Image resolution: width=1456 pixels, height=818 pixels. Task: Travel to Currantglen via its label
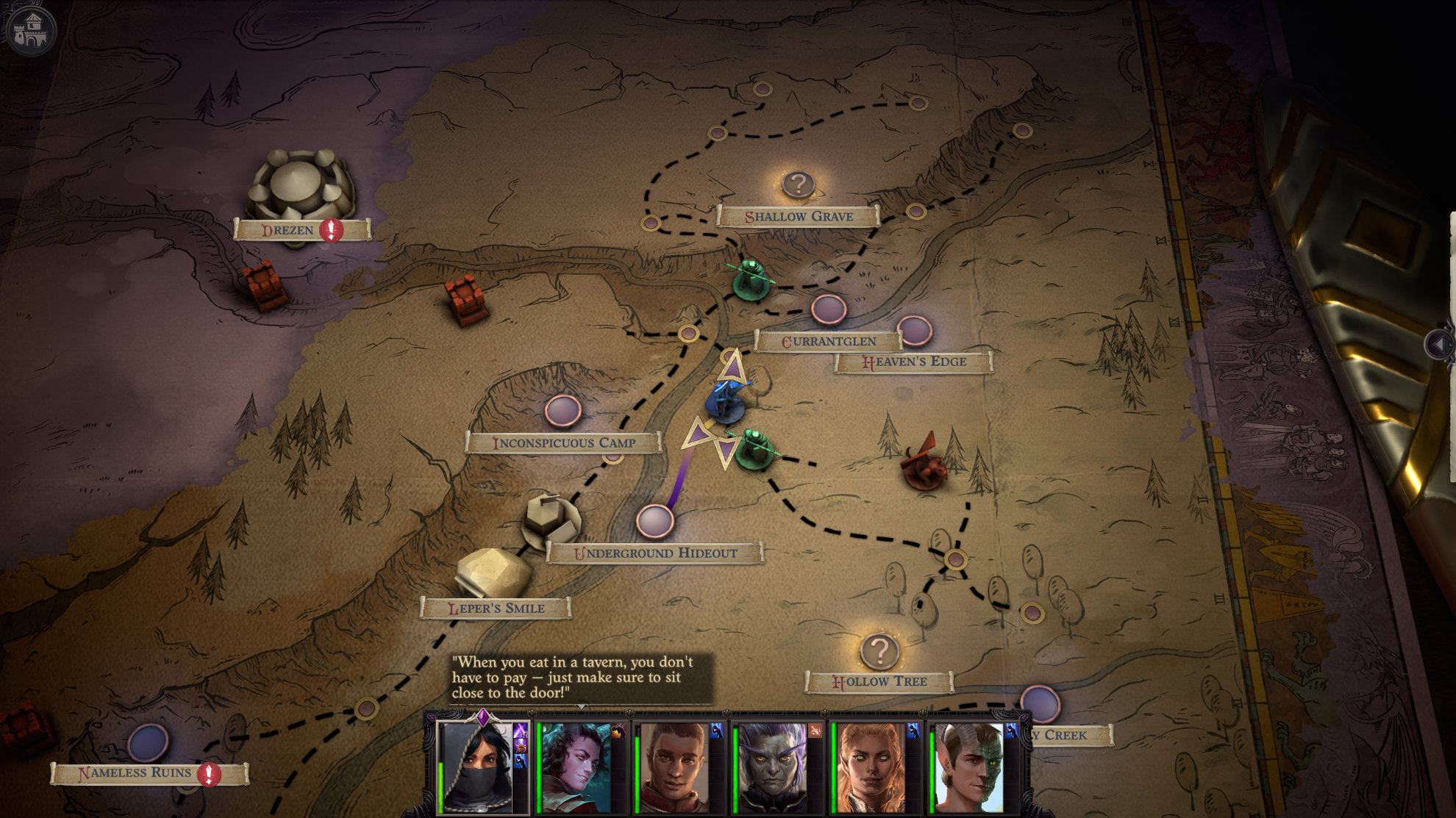828,341
